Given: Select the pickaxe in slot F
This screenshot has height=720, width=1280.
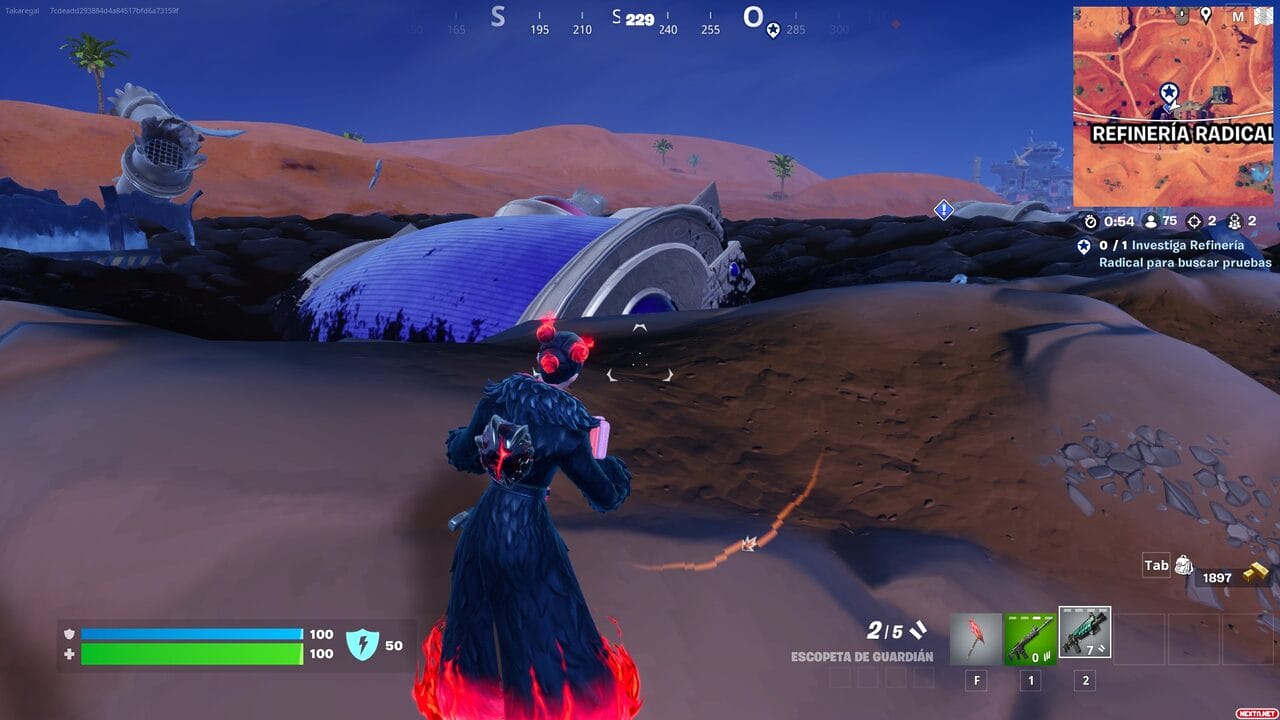Looking at the screenshot, I should coord(973,640).
